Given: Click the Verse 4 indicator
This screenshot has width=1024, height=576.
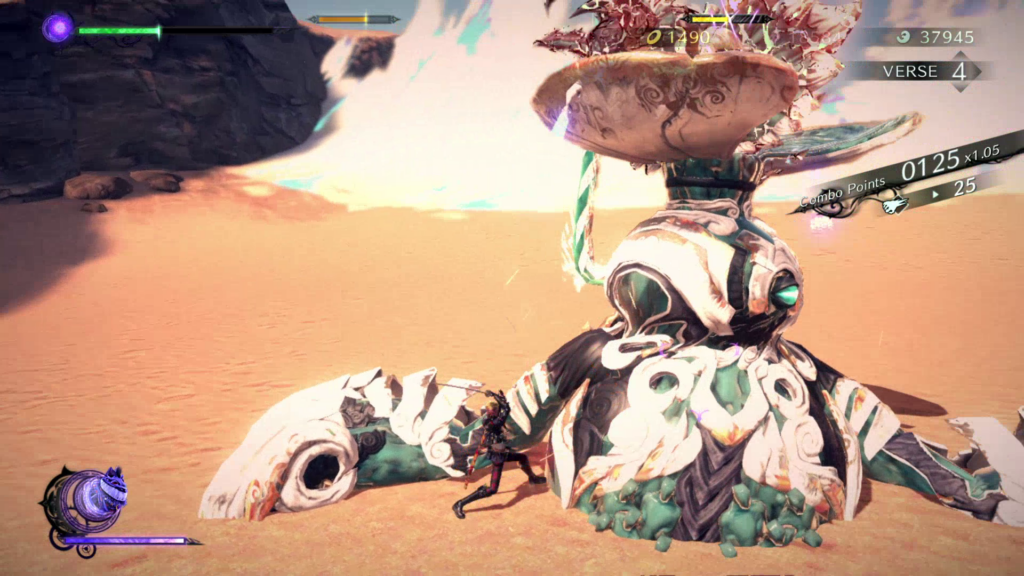Looking at the screenshot, I should point(924,72).
